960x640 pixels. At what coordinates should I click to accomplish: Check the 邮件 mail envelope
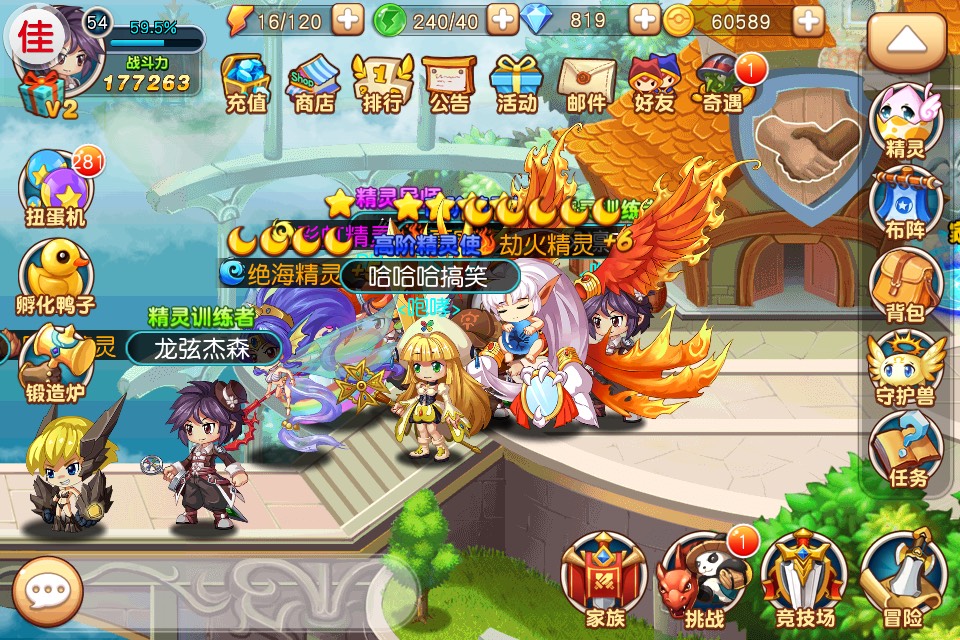586,82
